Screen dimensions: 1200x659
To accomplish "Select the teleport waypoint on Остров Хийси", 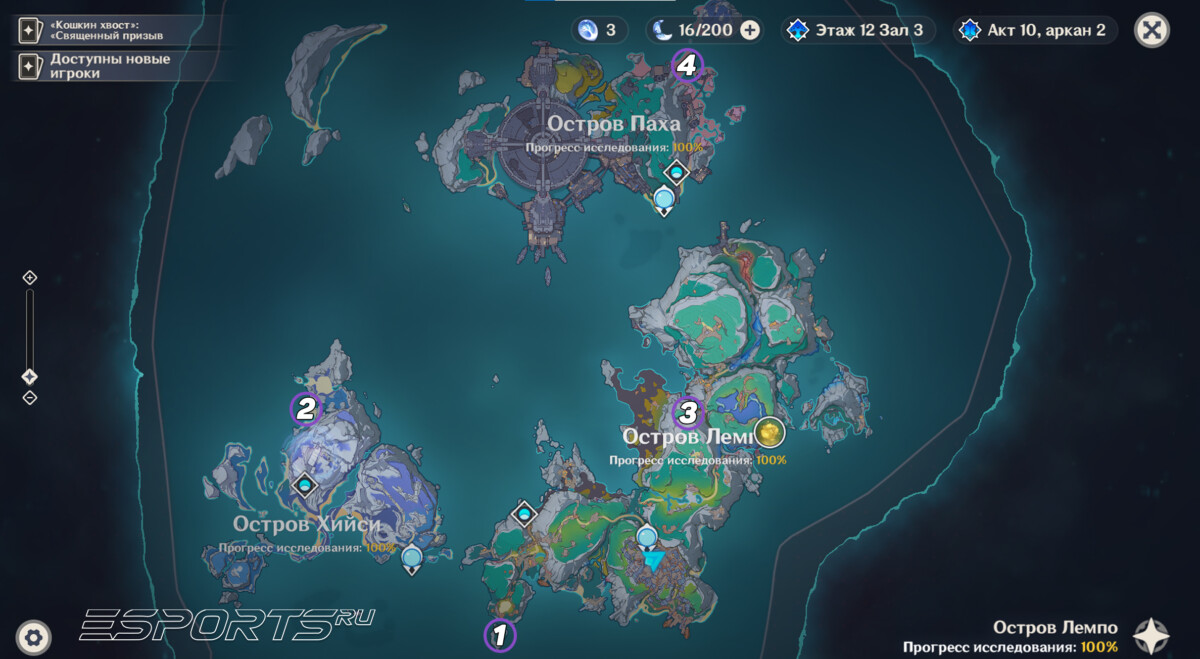I will [411, 558].
